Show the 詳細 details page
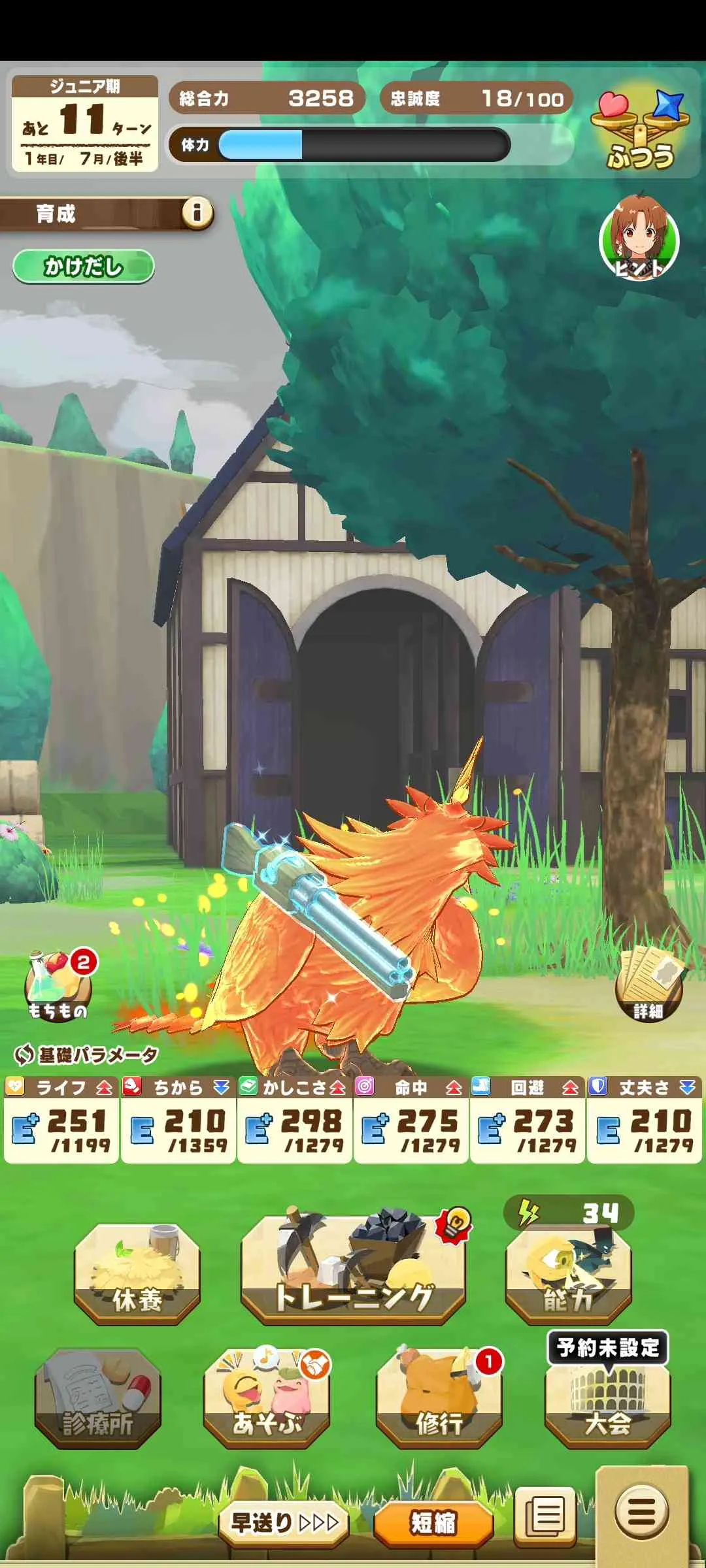Screen dimensions: 706x1568 point(648,987)
